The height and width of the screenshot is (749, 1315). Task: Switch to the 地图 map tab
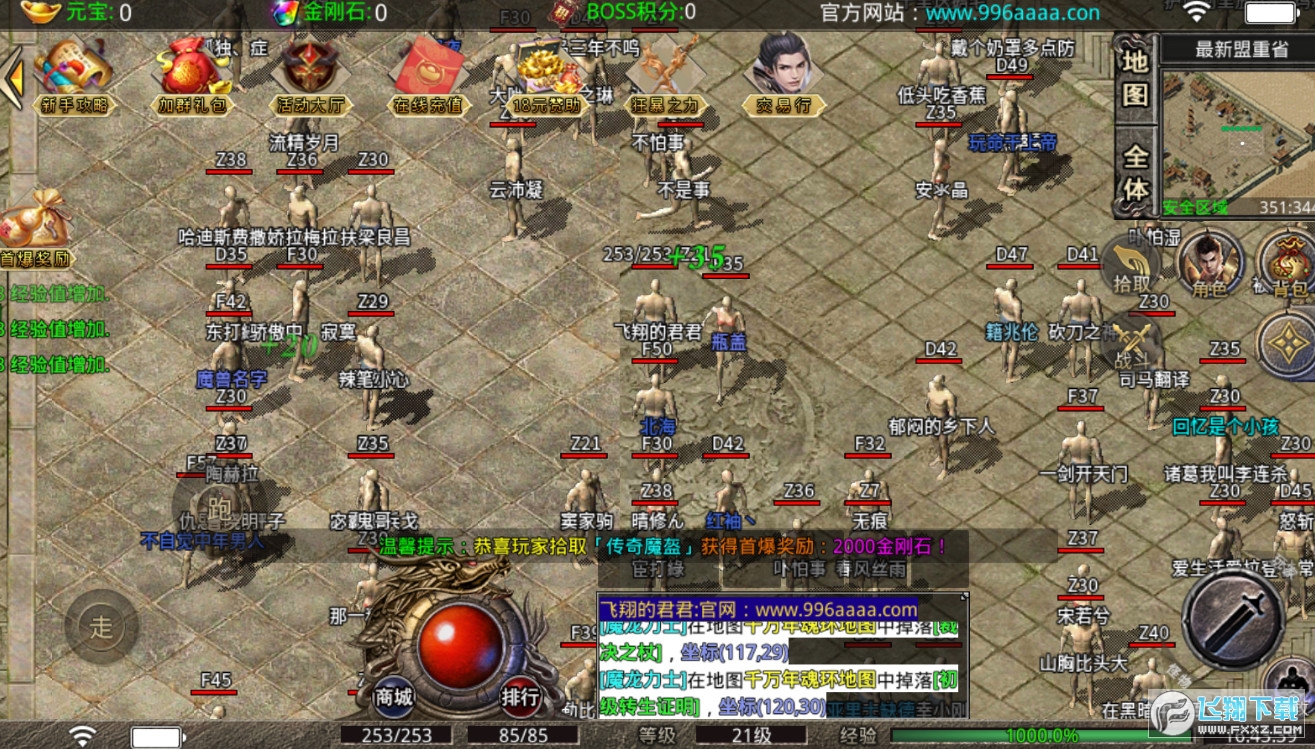1135,79
